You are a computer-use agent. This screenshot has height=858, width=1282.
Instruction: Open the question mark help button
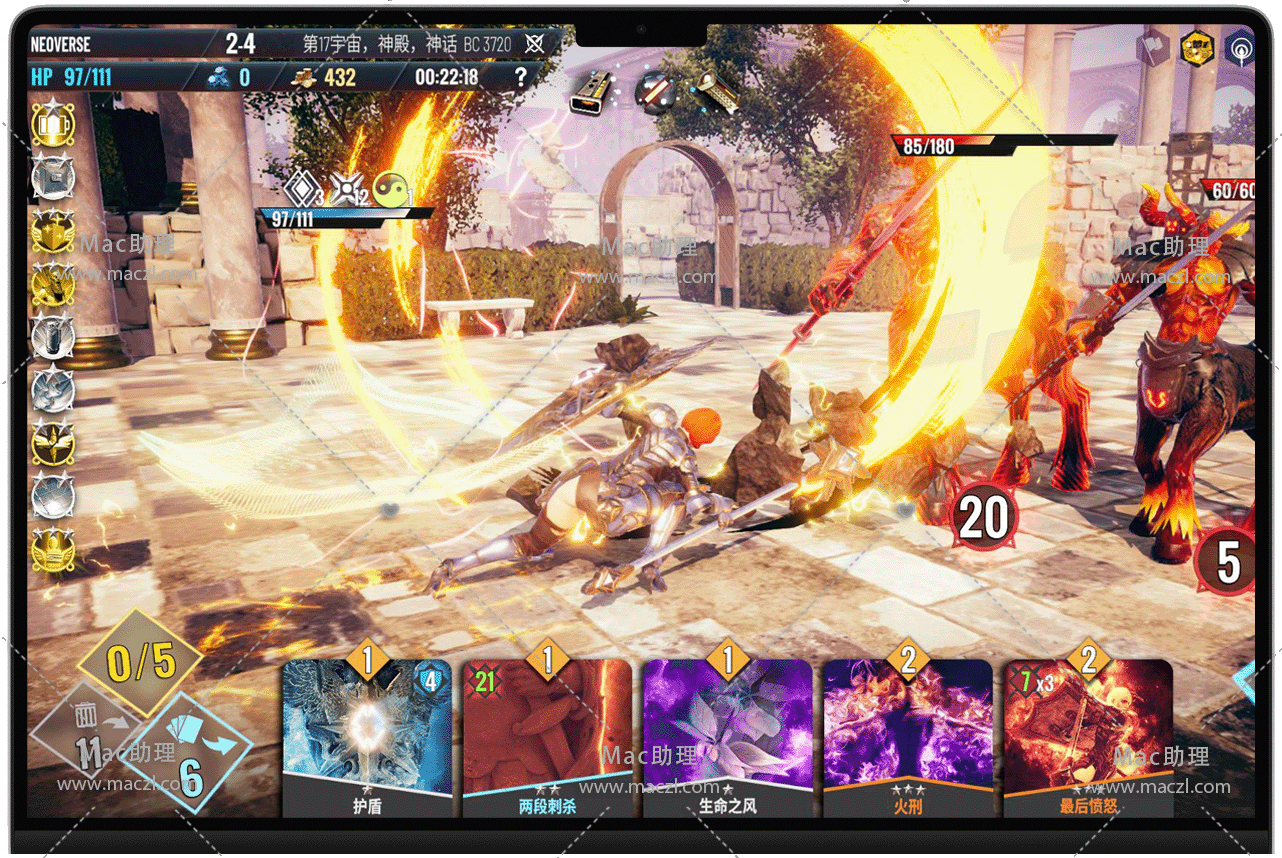[x=520, y=77]
